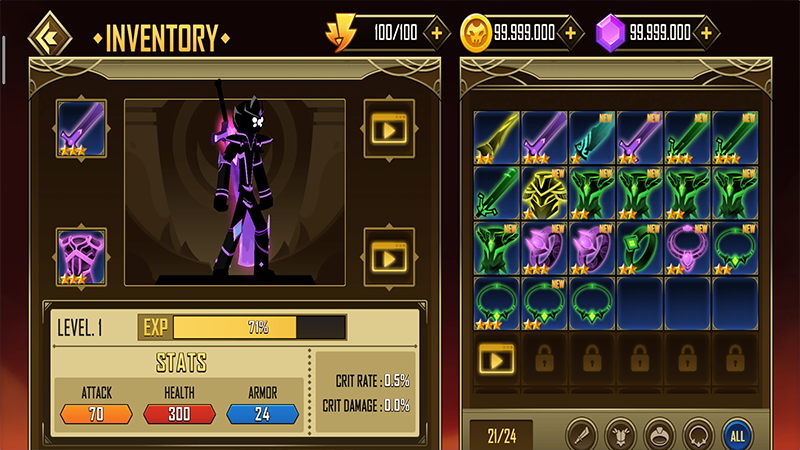Show ALL inventory items
800x450 pixels.
tap(736, 435)
